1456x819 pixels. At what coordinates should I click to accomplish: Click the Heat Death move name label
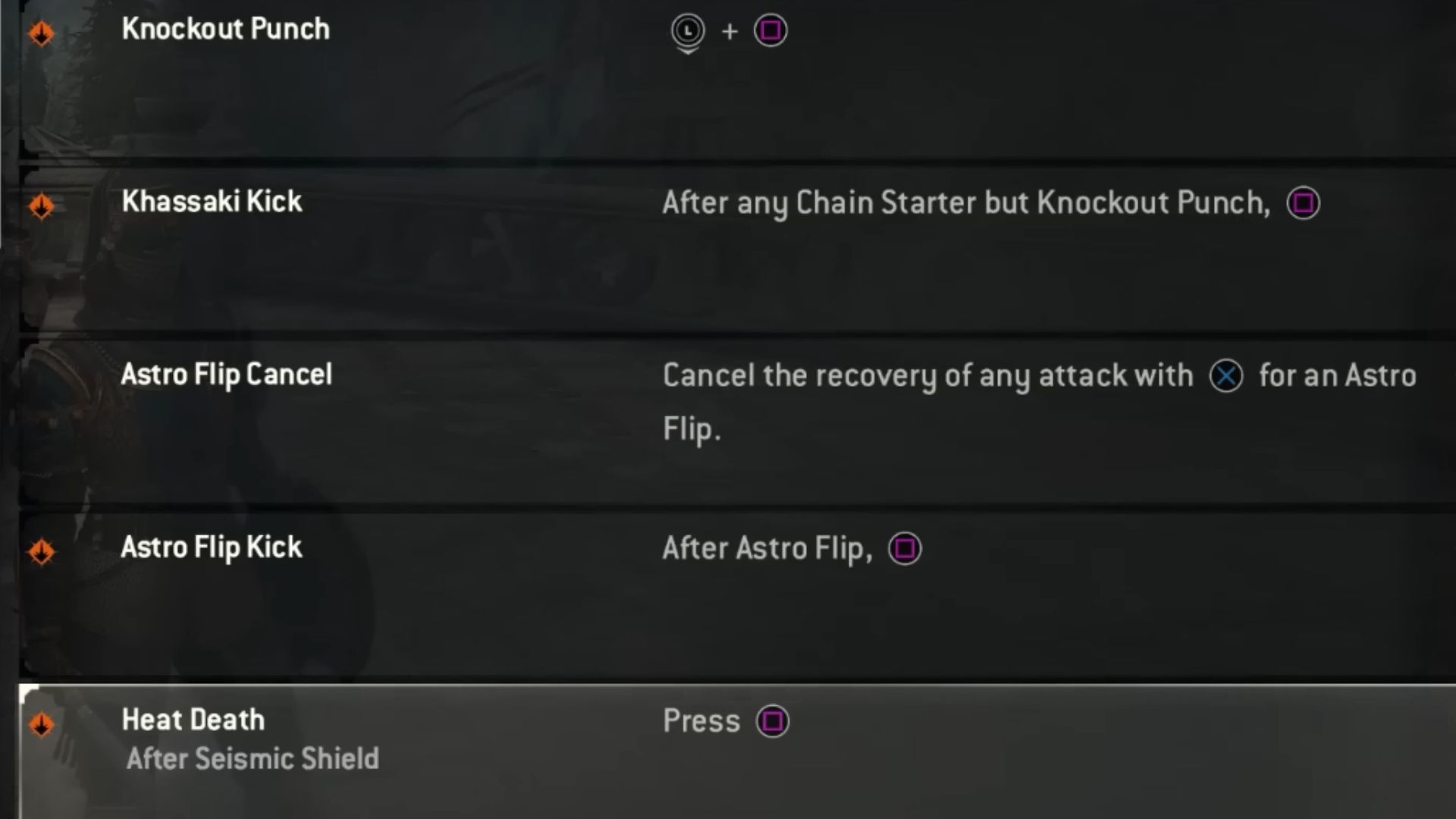pyautogui.click(x=193, y=719)
